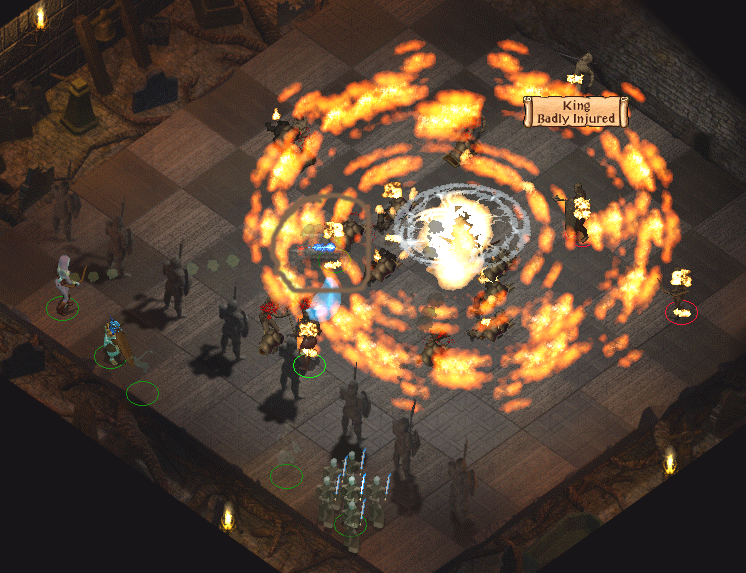Select the white-haired party member with green circle
This screenshot has height=573, width=746.
[64, 284]
